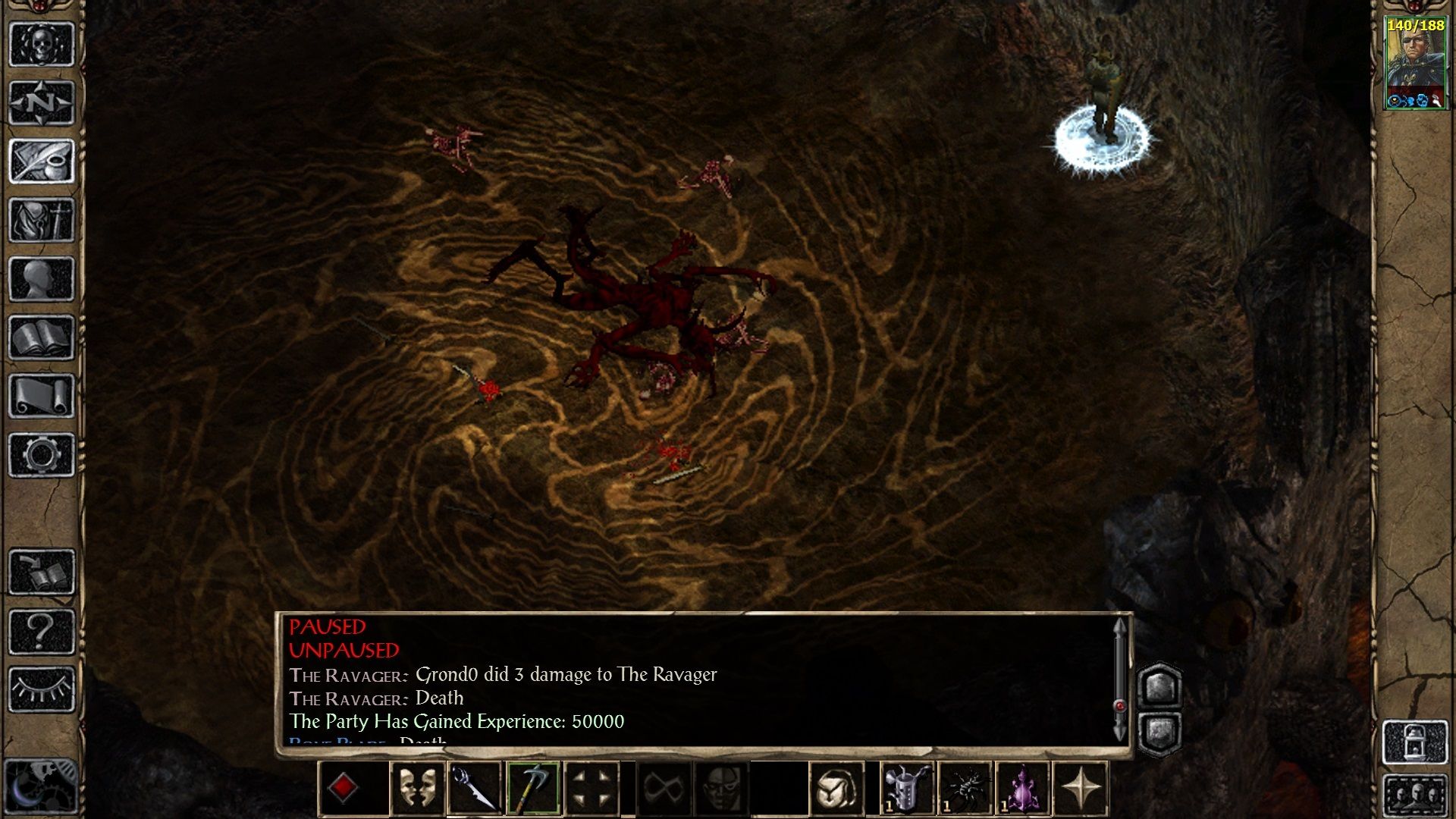
Task: Open the inventory screen
Action: [x=42, y=220]
